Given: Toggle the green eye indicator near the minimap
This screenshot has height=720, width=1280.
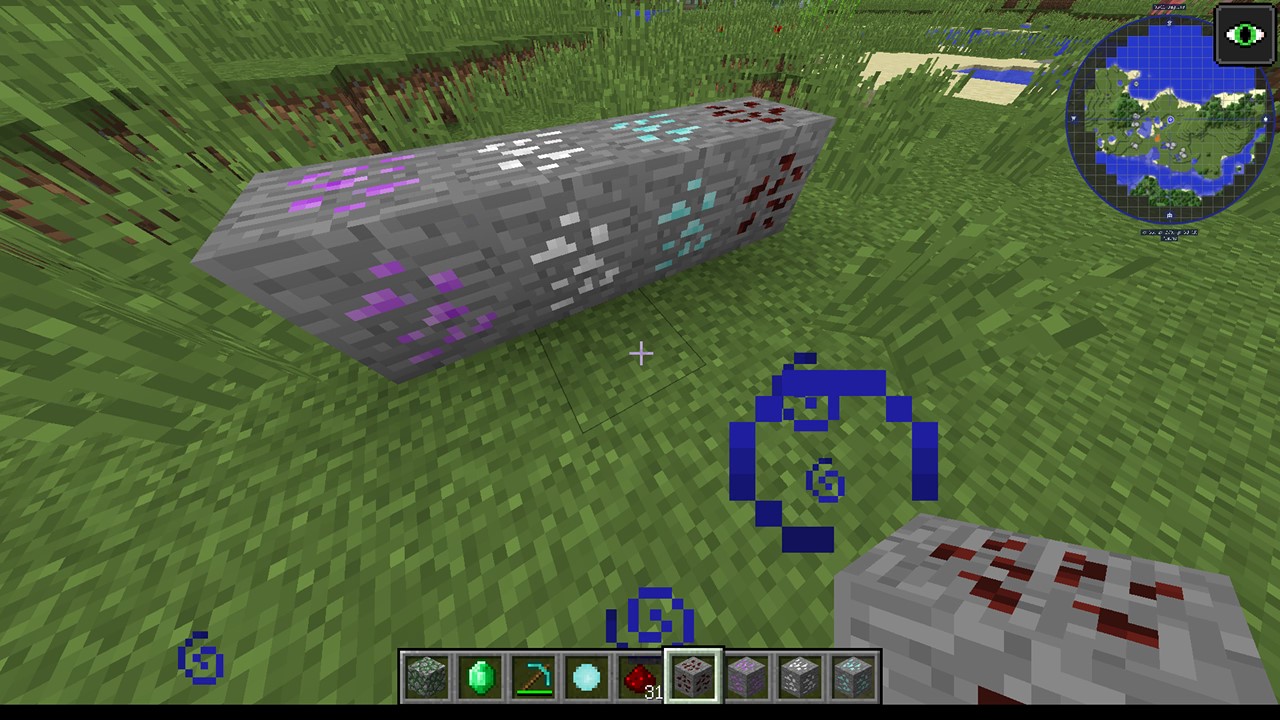Looking at the screenshot, I should coord(1243,36).
